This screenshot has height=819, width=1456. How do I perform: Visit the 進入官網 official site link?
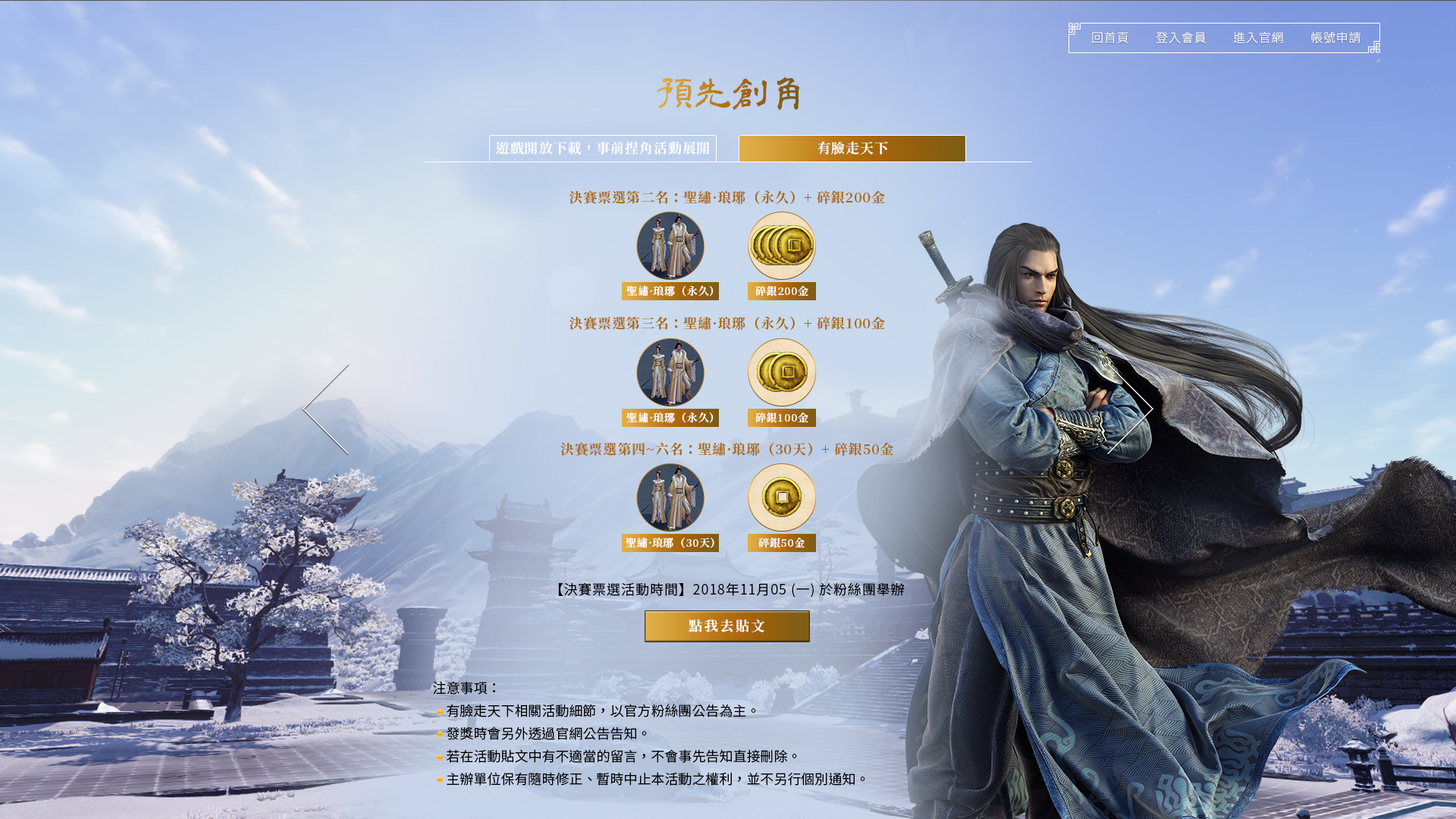click(x=1258, y=38)
